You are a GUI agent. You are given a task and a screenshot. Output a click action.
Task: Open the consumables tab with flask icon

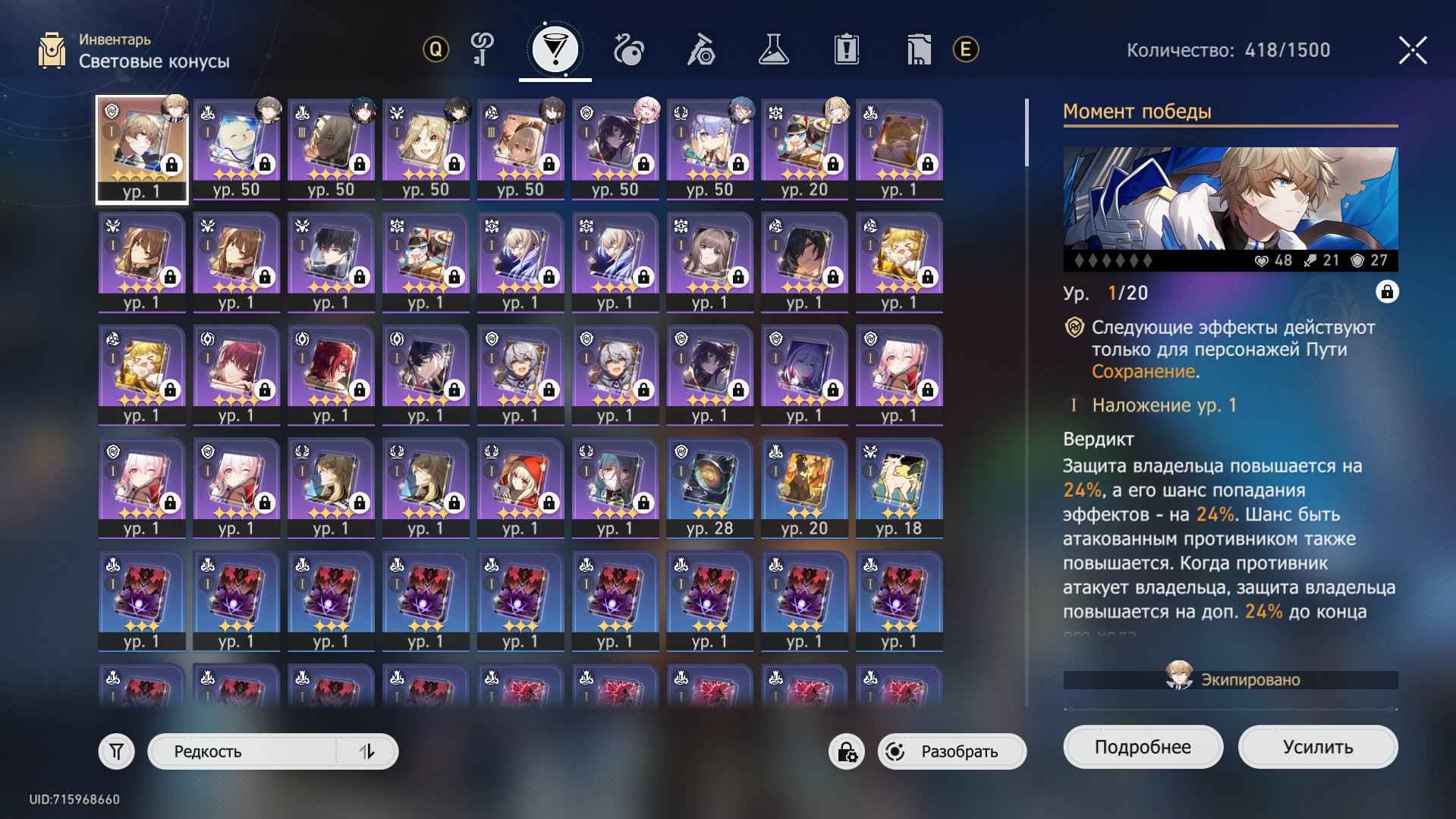tap(774, 49)
